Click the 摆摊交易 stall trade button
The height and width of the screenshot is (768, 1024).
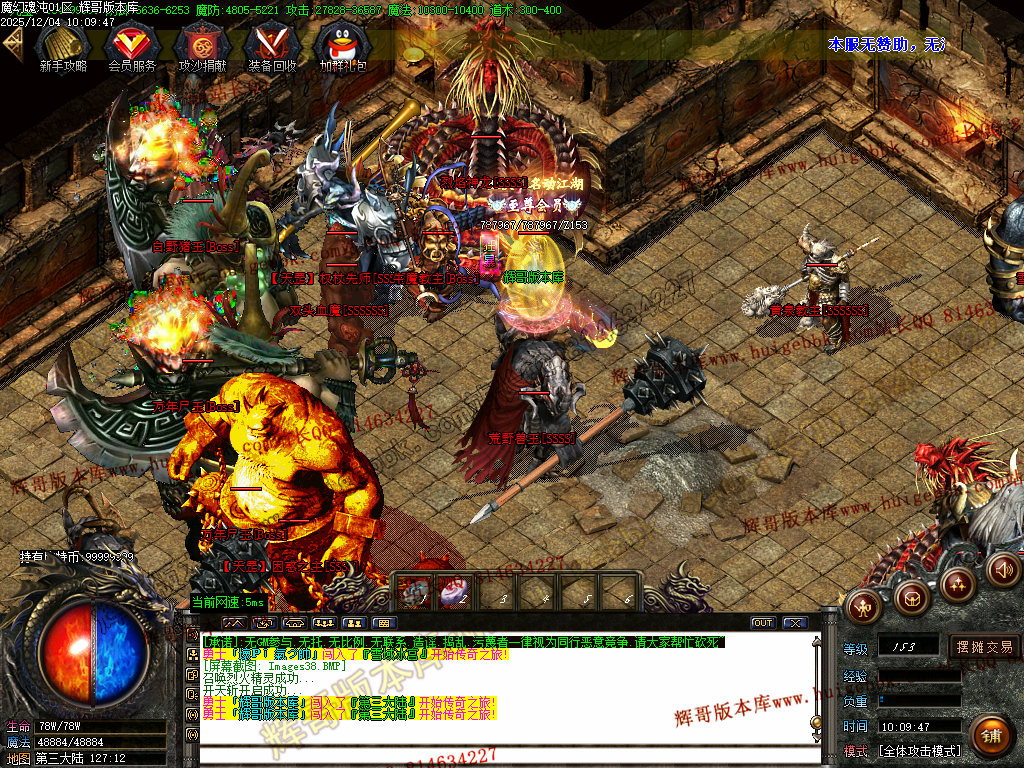tap(984, 647)
